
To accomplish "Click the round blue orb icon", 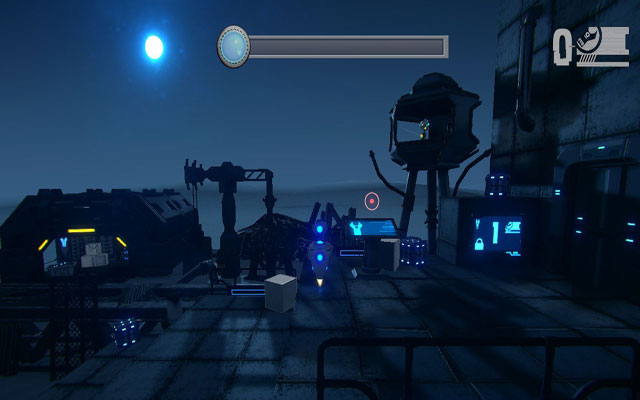I will [233, 46].
